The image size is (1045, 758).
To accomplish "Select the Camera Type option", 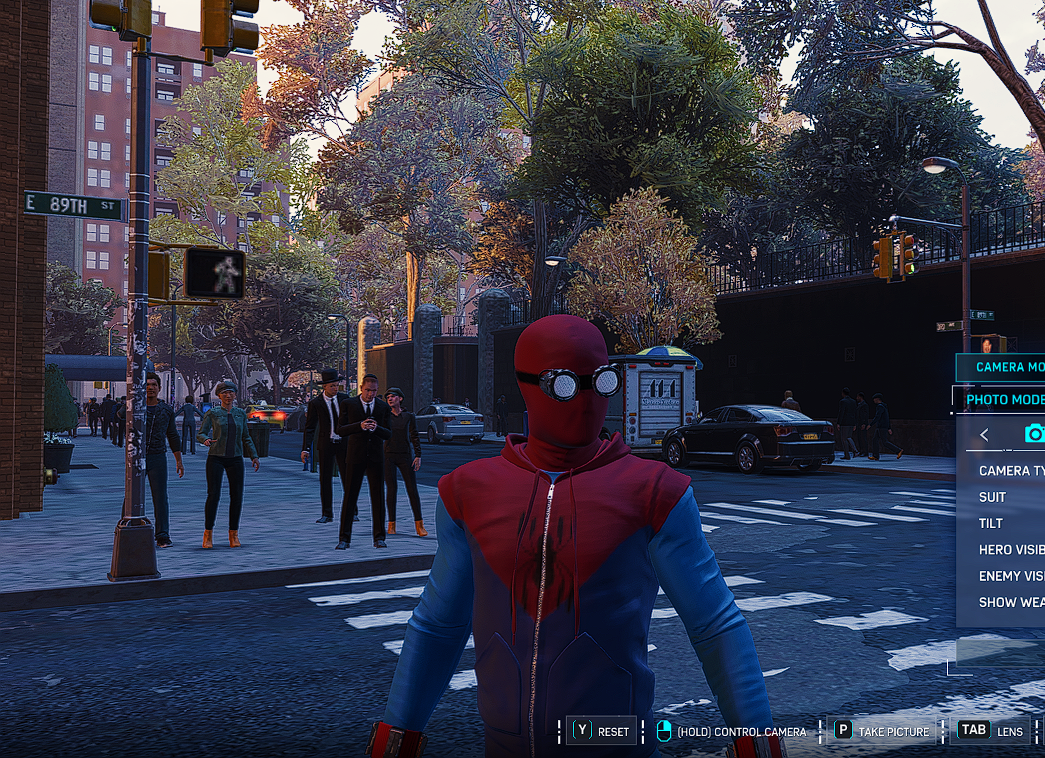I will coord(1010,471).
